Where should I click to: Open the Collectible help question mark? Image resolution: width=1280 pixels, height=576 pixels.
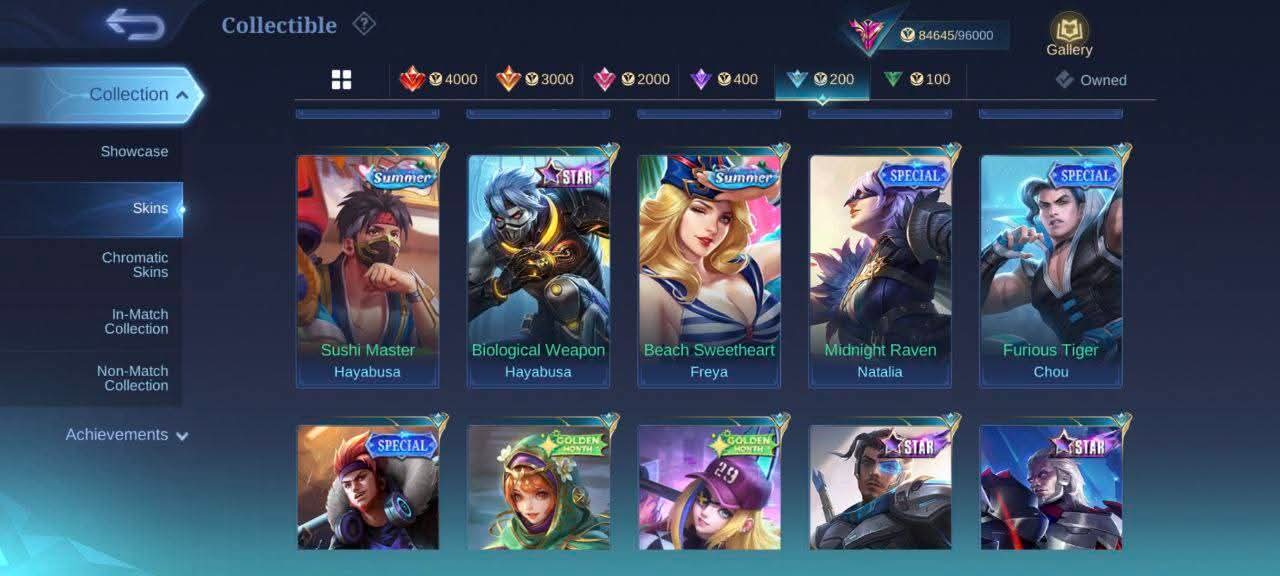pos(364,24)
